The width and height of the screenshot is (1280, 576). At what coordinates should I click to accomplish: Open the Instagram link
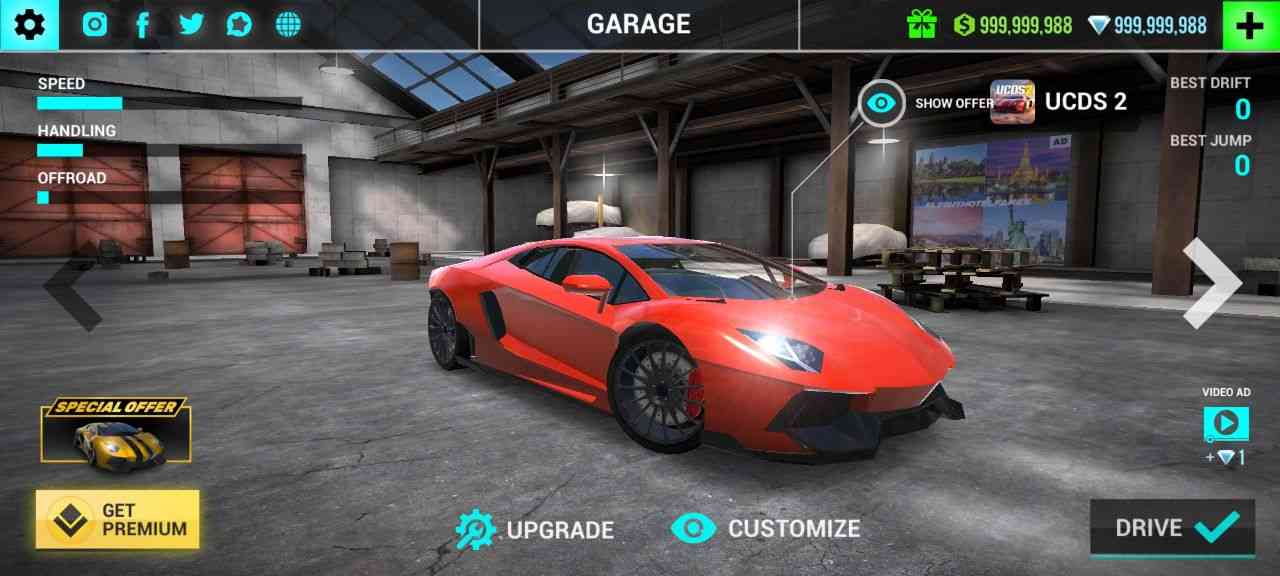(x=95, y=25)
